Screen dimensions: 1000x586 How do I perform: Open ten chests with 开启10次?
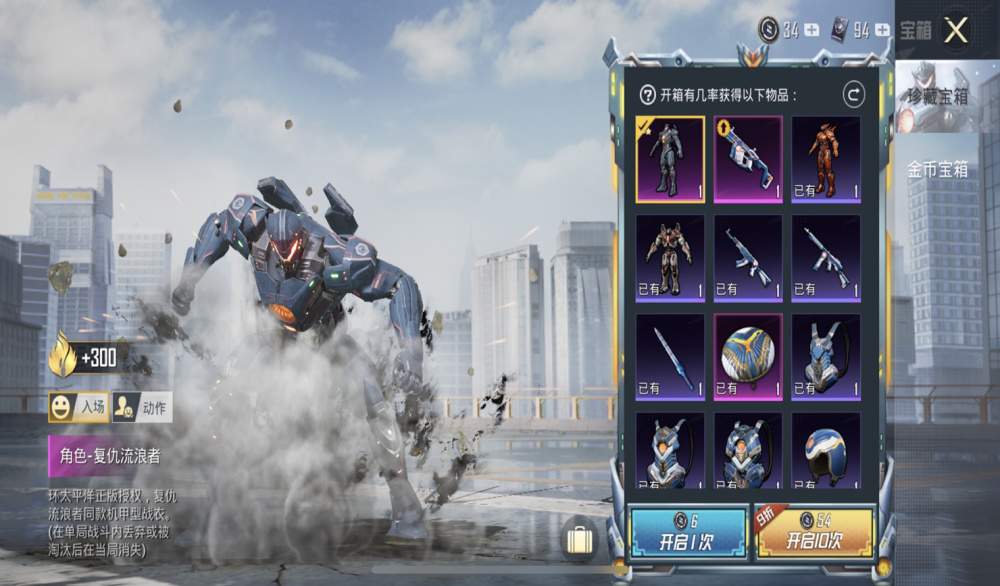813,533
